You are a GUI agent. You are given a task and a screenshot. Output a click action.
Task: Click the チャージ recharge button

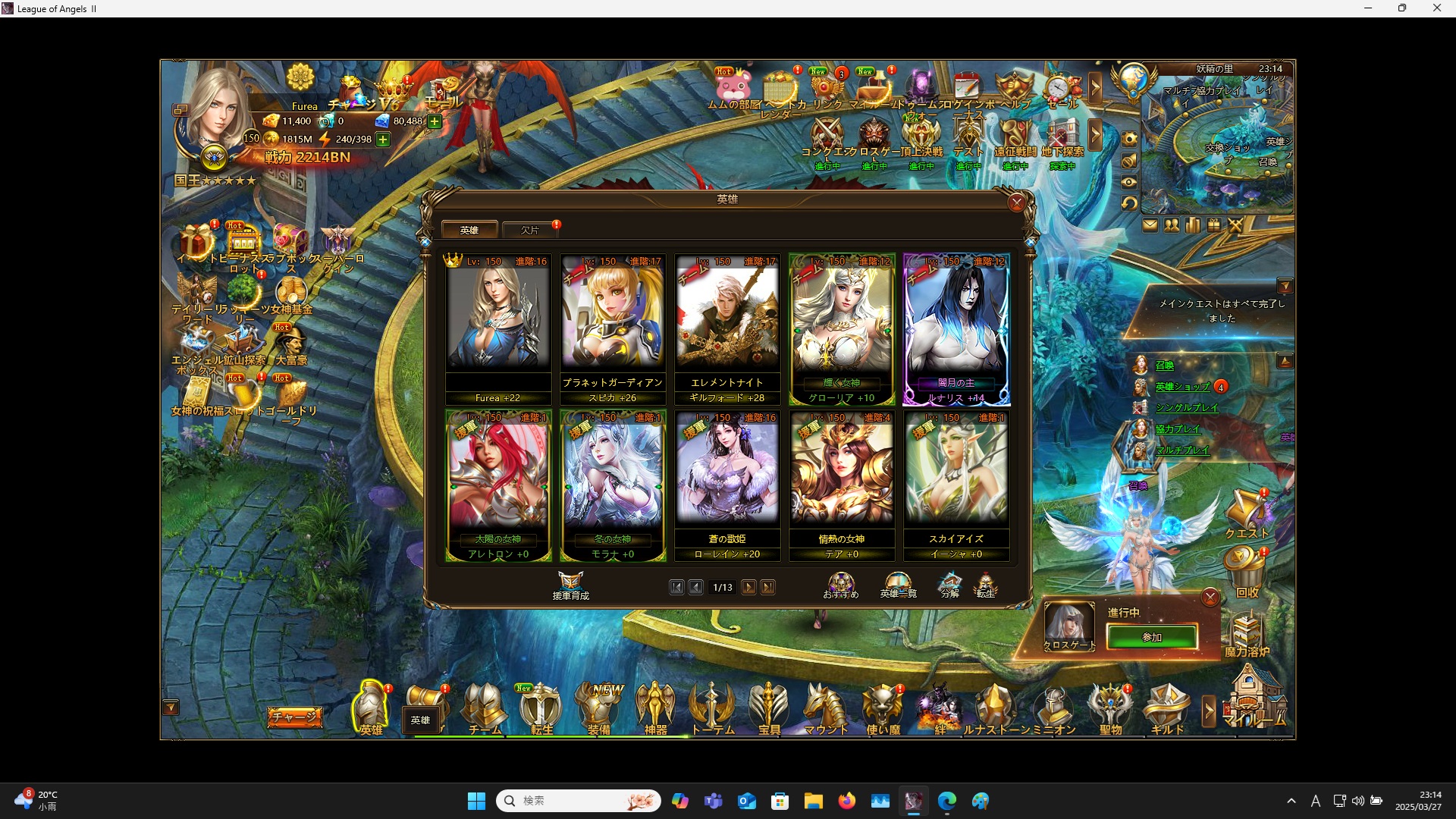tap(295, 716)
